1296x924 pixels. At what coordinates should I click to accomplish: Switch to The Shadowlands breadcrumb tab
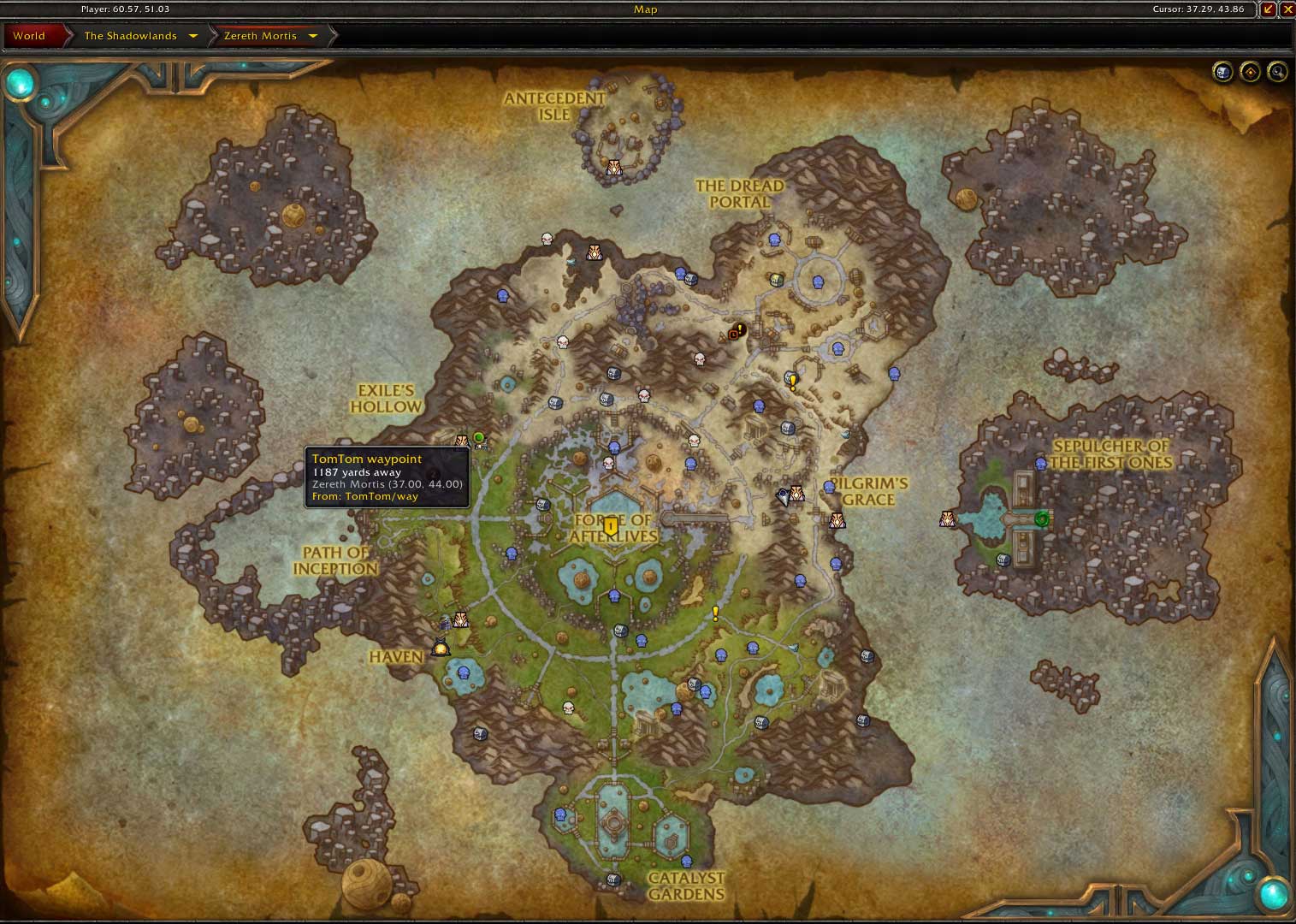coord(130,36)
